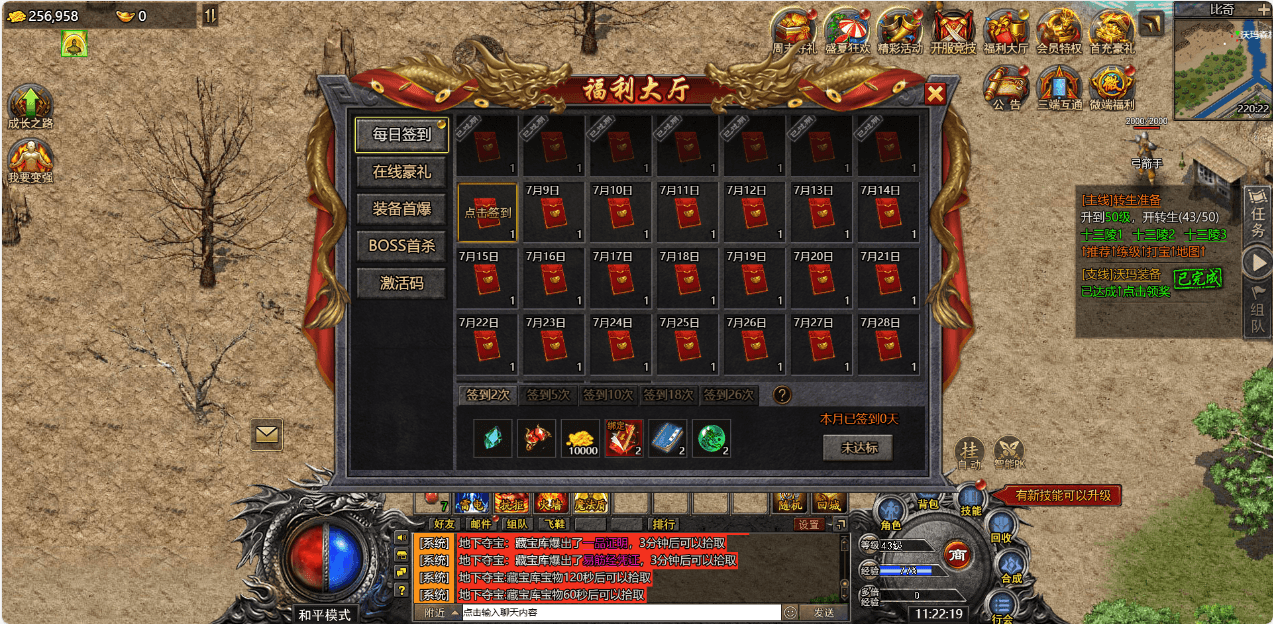Select the 7月14日 red envelope tile
1273x624 pixels.
pos(889,212)
